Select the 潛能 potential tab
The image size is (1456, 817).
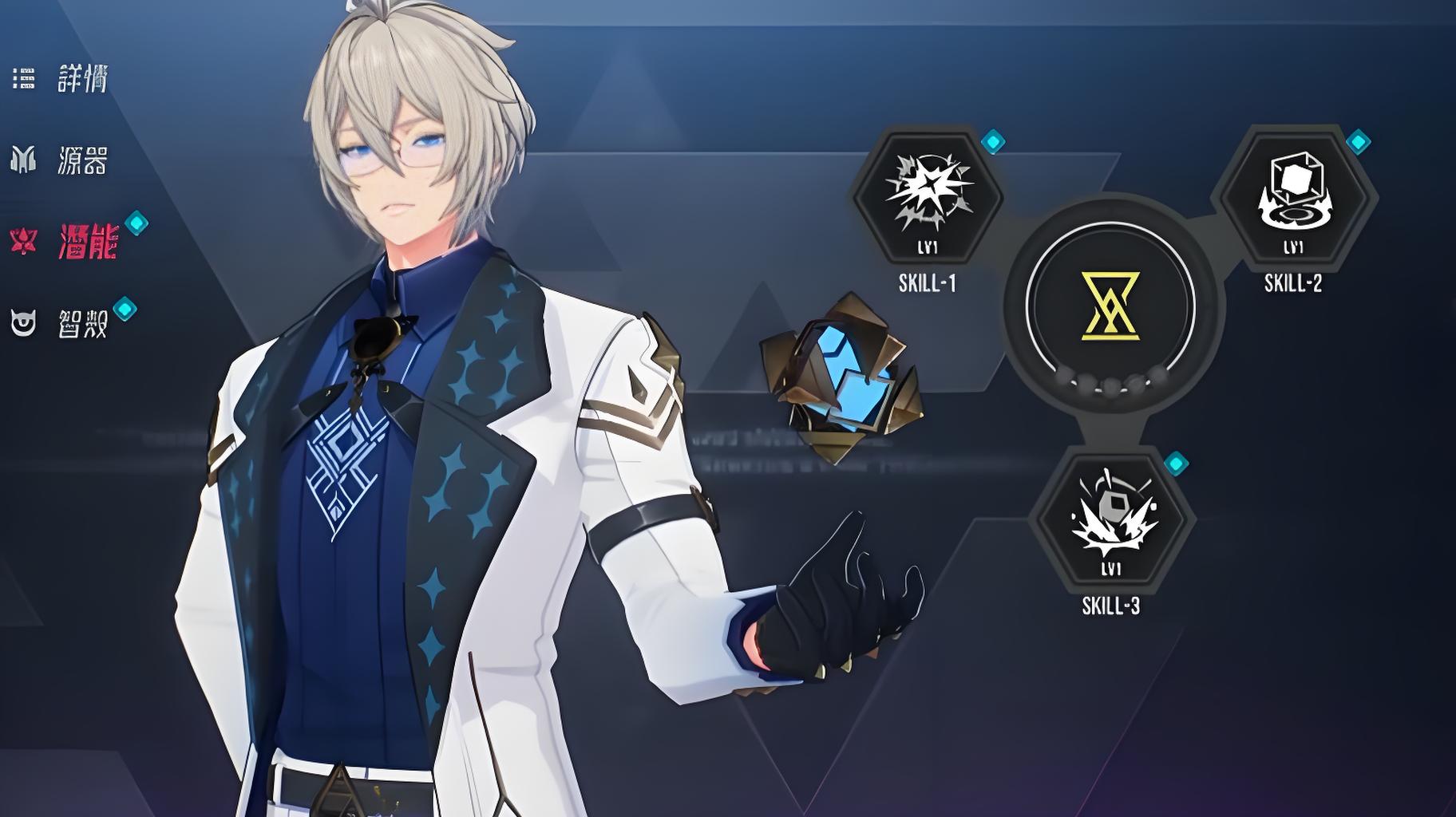87,241
